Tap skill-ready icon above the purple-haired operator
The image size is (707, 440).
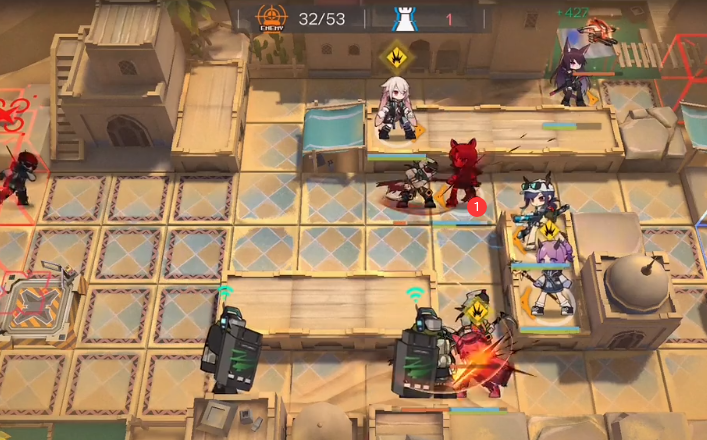pos(549,231)
